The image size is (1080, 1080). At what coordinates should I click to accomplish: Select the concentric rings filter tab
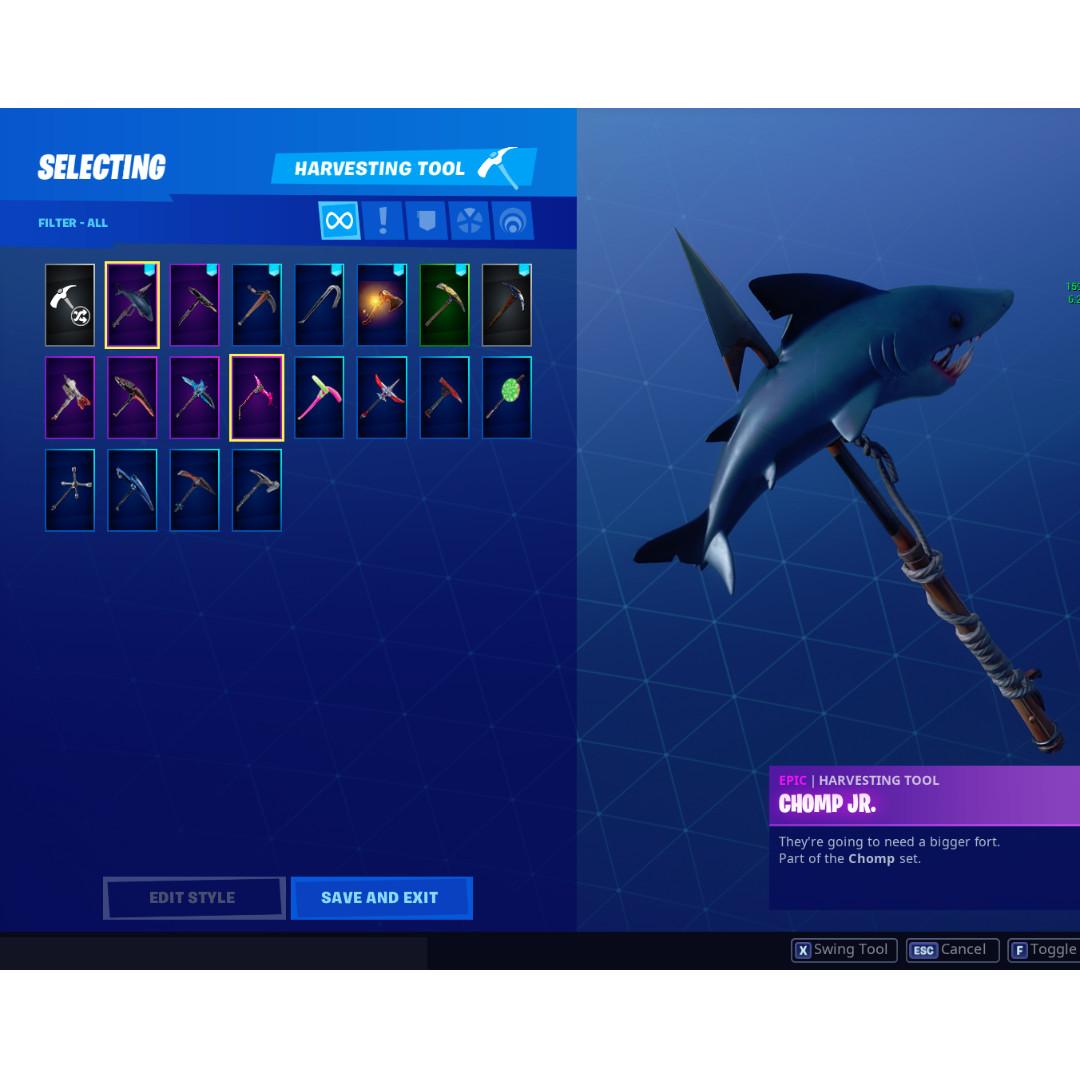click(512, 220)
